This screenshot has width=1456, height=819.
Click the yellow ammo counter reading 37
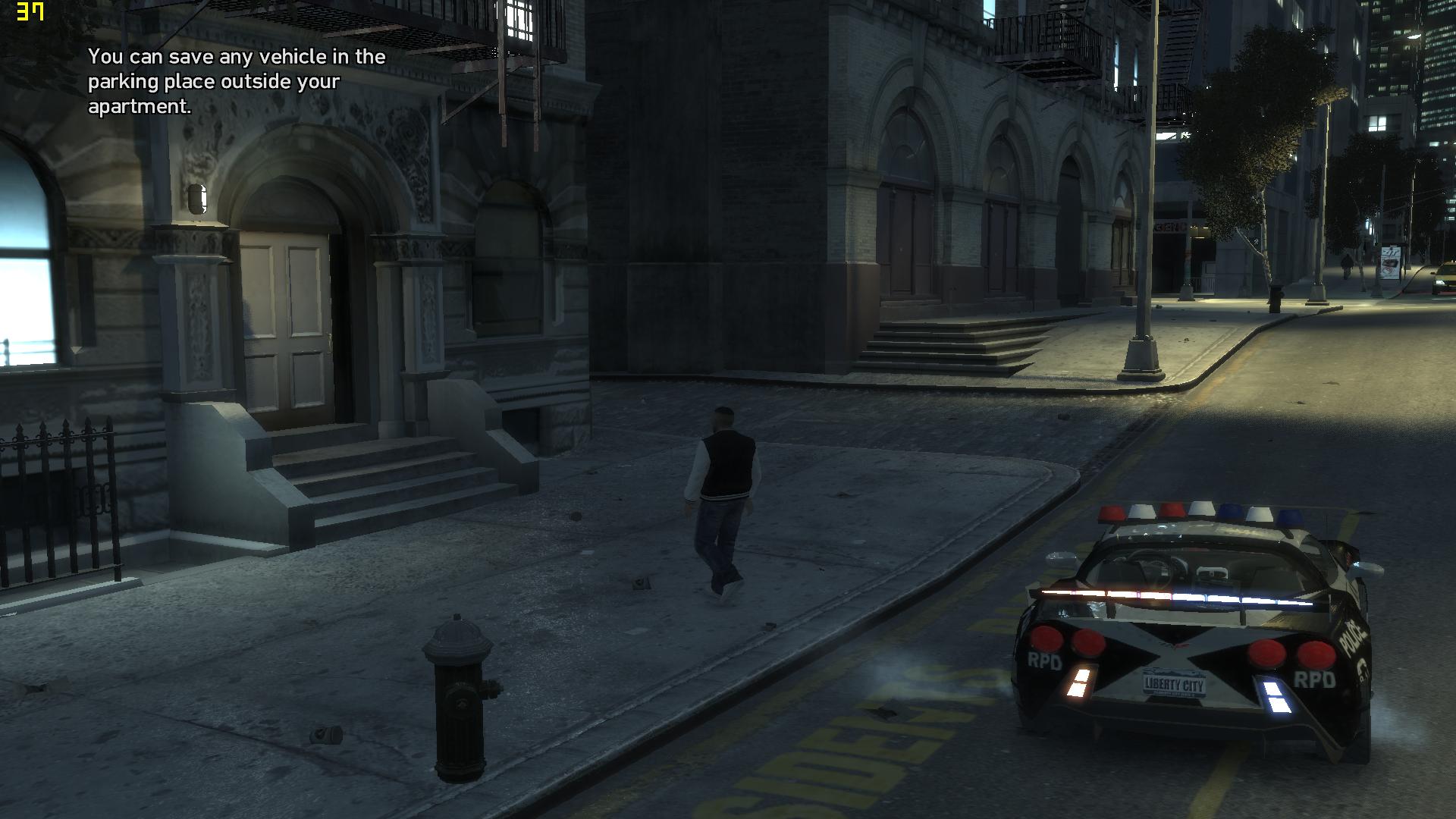pyautogui.click(x=29, y=12)
